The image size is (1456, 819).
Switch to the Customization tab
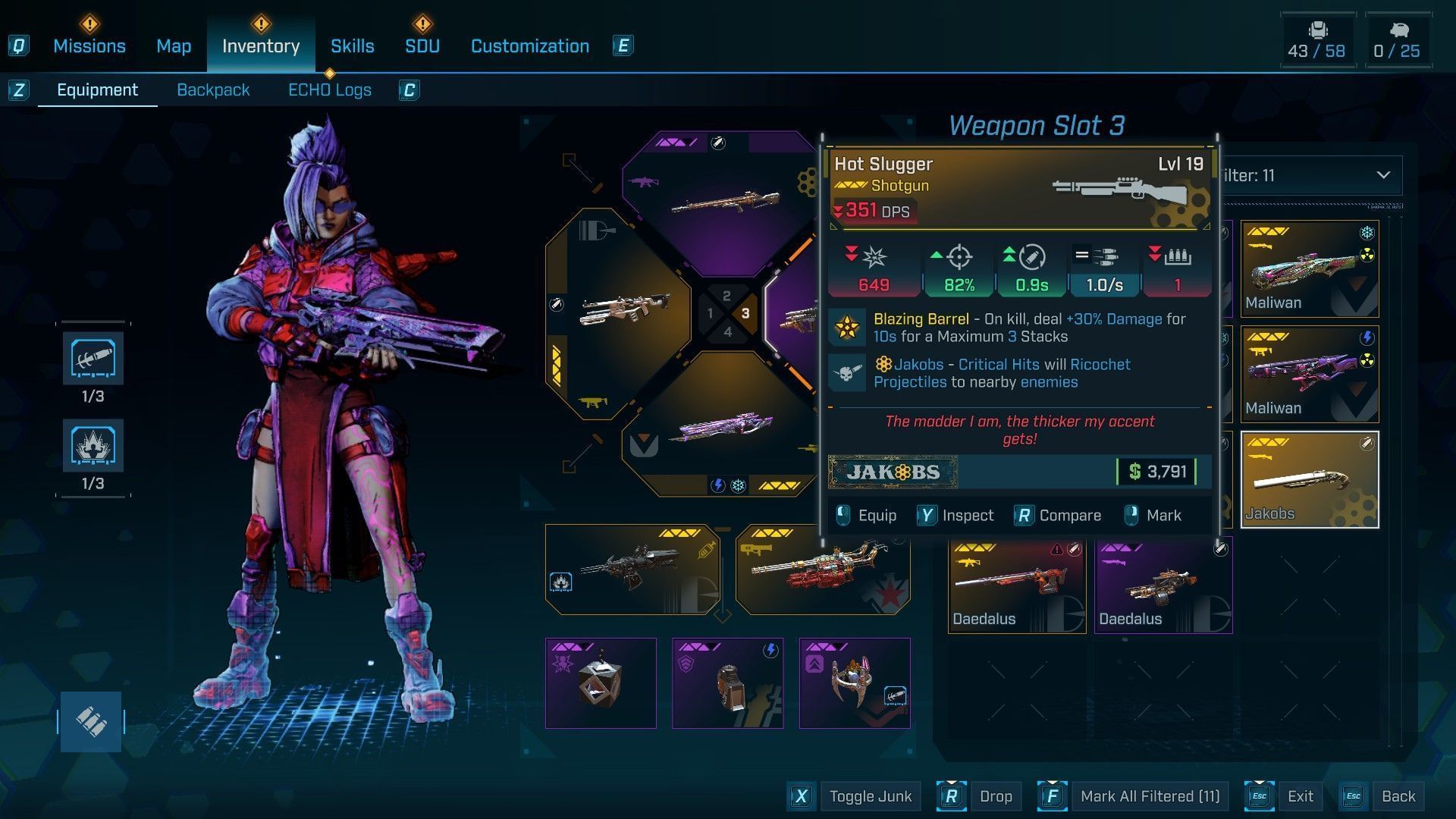(529, 46)
